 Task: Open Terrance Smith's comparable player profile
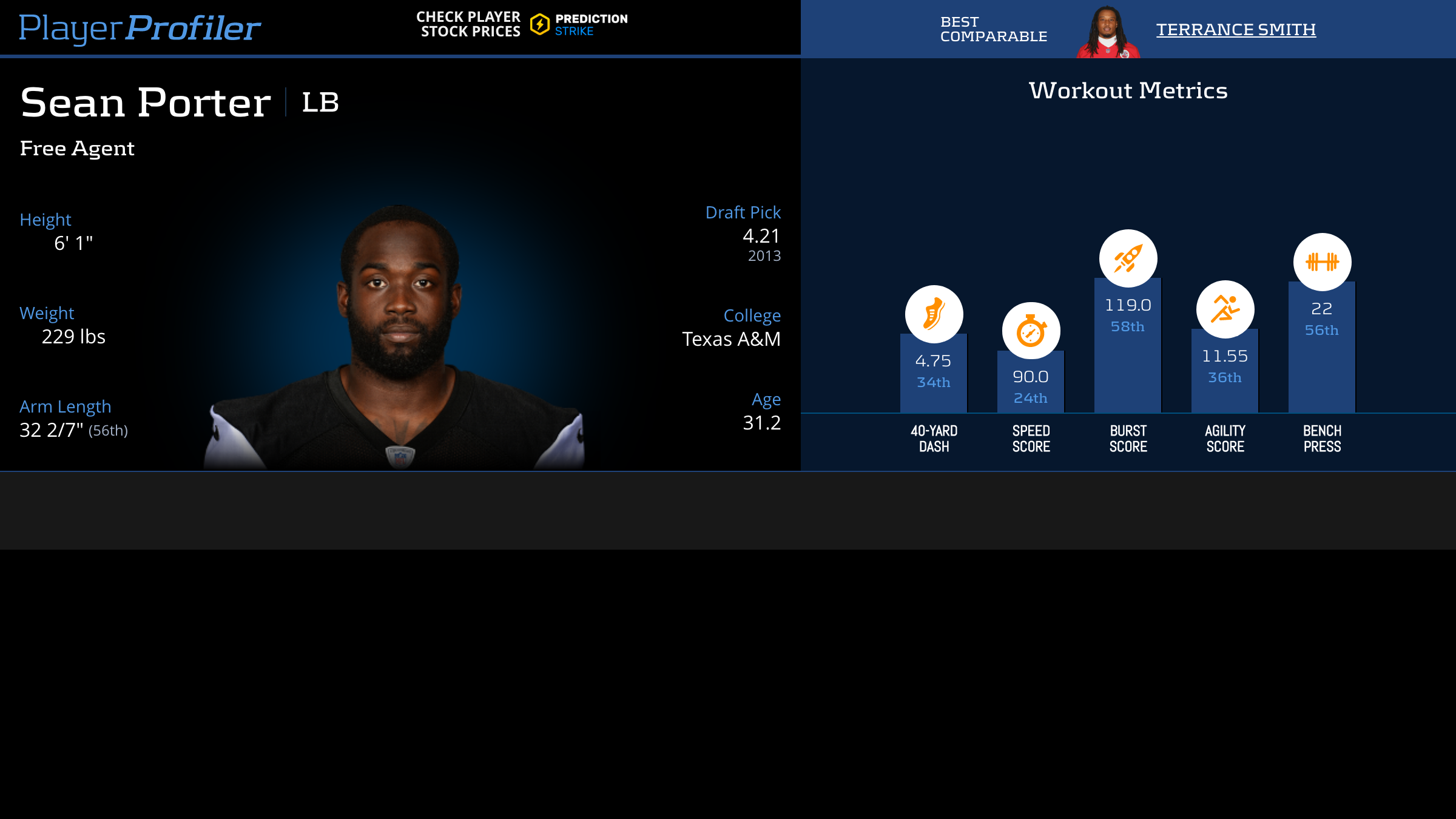(1236, 29)
